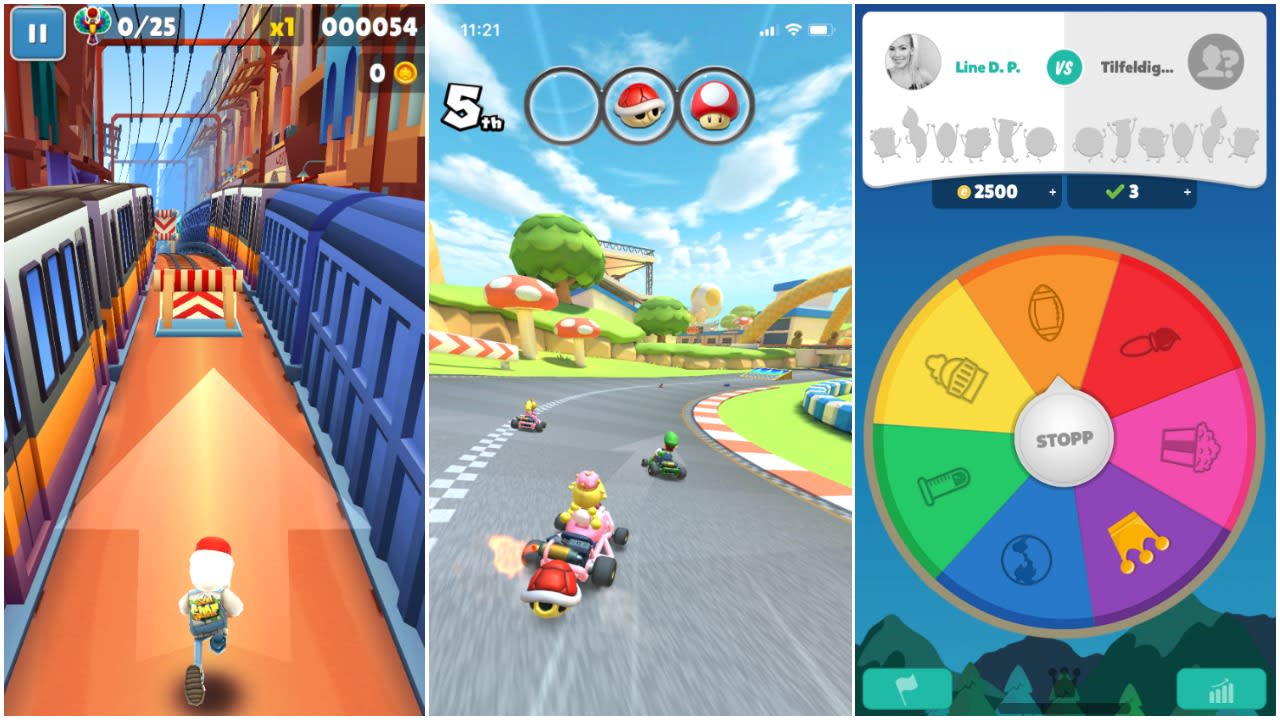Tap the white flag surrender button

pyautogui.click(x=907, y=689)
